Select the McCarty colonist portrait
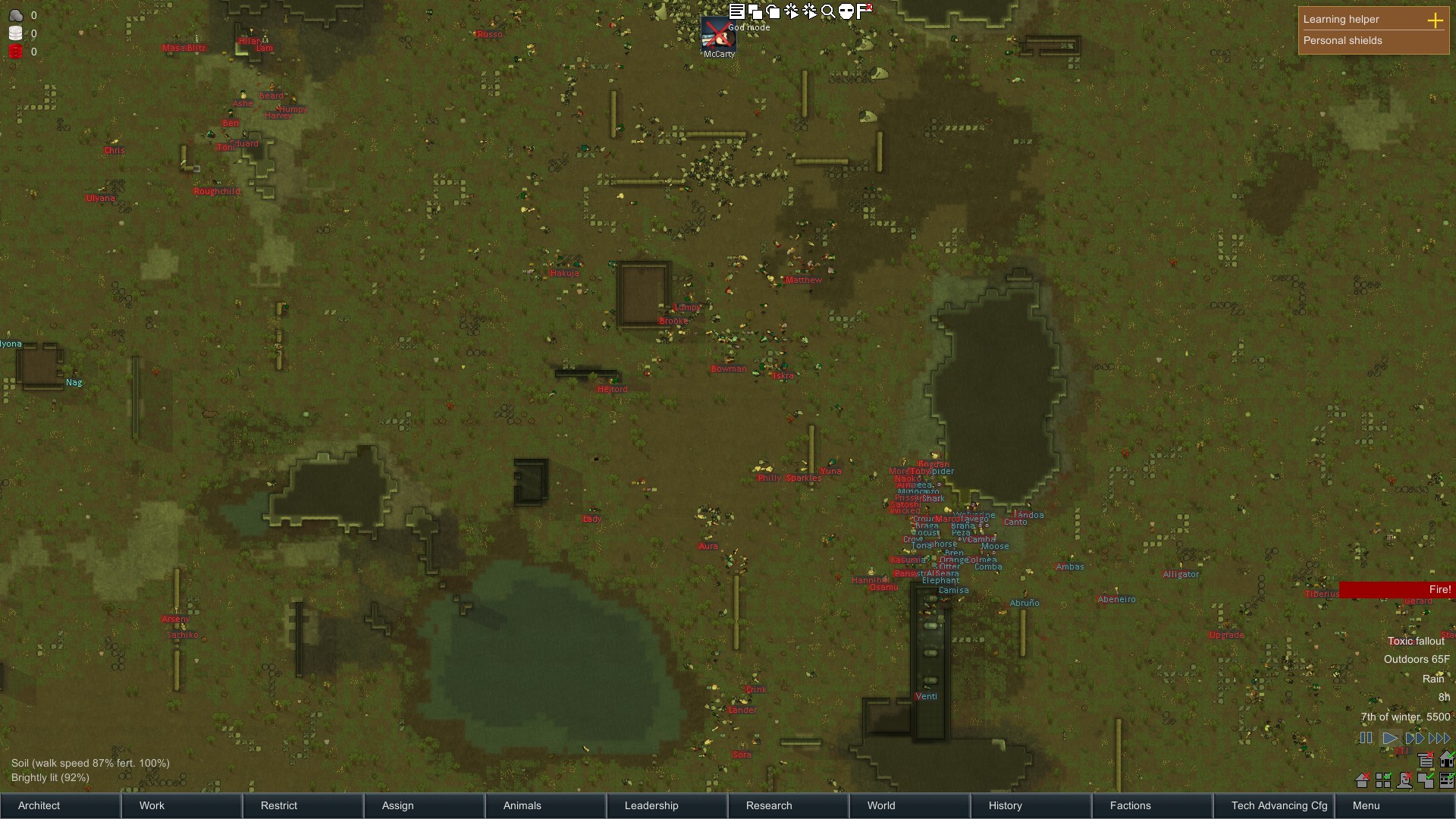The image size is (1456, 819). click(x=717, y=34)
